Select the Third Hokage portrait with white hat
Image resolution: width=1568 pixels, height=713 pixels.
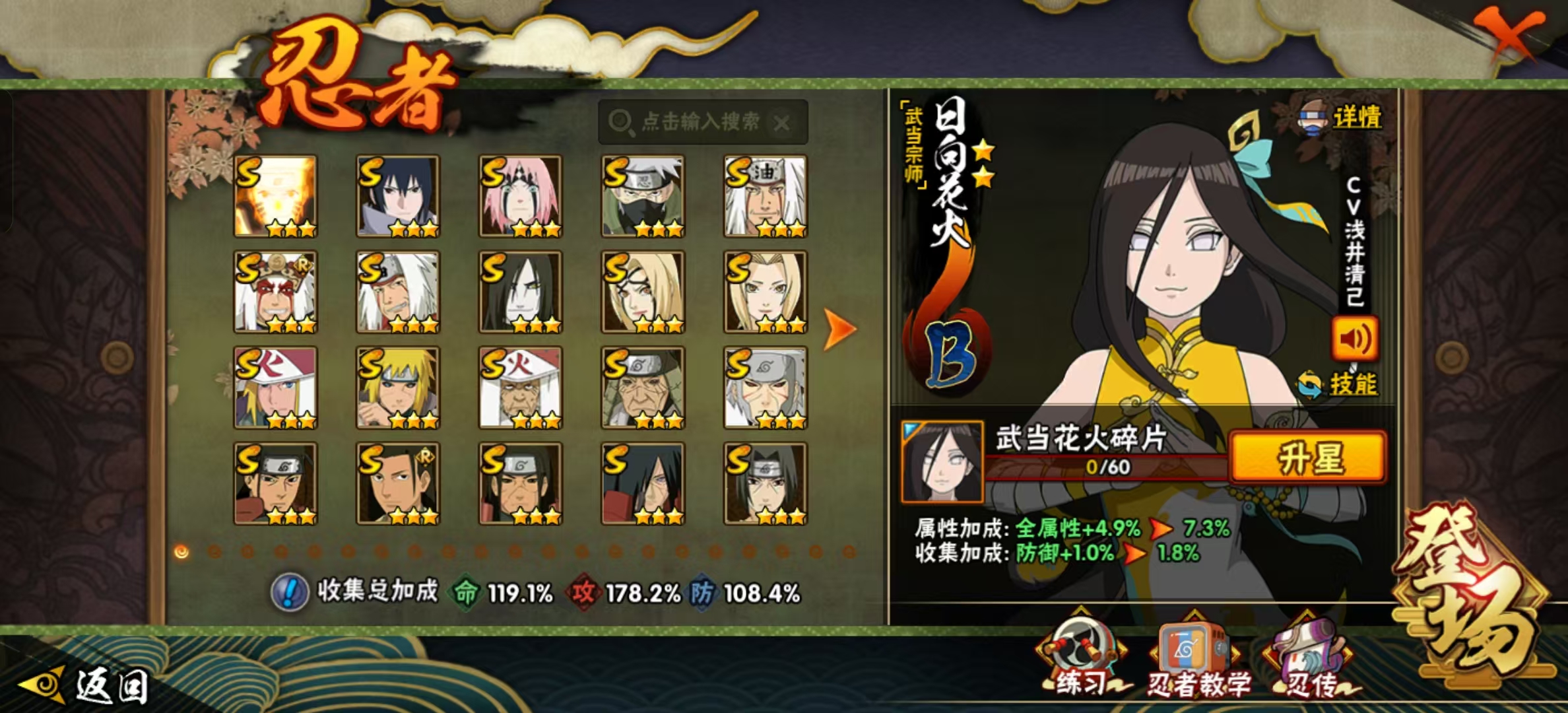(521, 388)
